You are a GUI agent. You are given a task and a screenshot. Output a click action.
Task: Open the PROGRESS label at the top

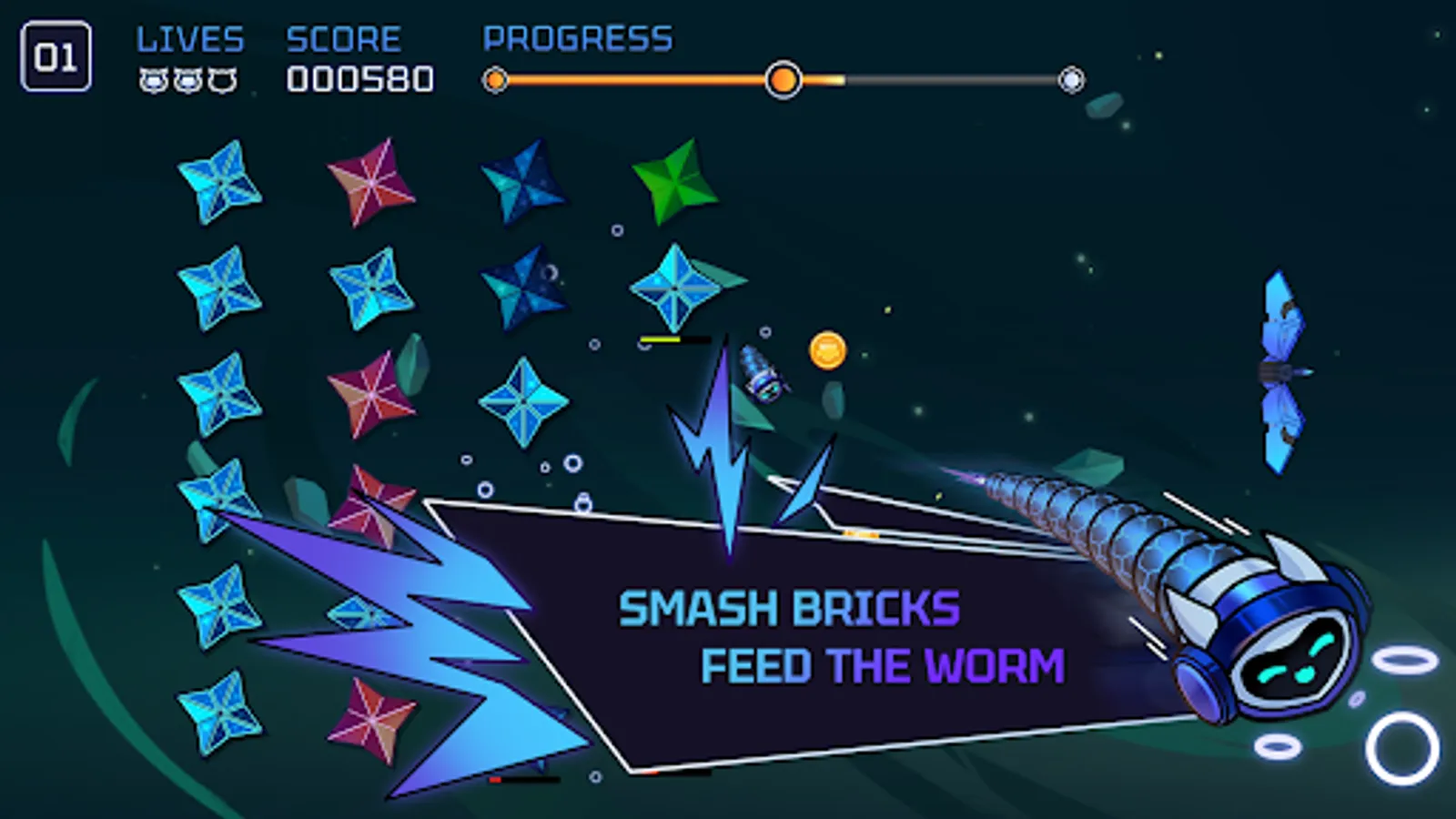click(x=578, y=38)
